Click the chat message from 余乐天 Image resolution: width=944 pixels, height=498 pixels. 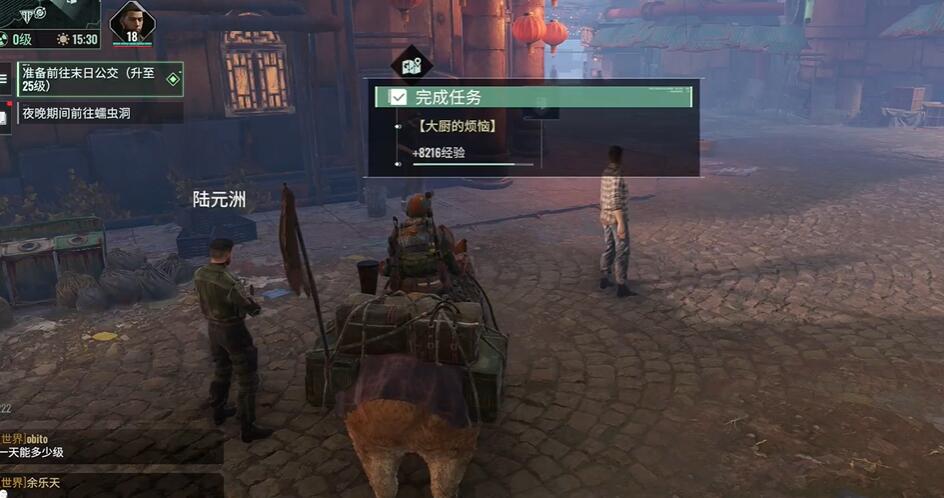110,485
